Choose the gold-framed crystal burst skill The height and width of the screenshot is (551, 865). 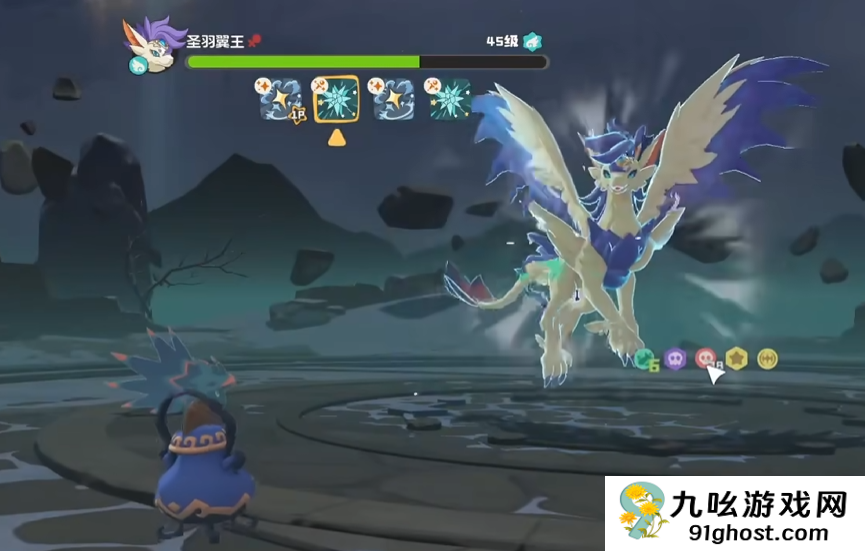(x=337, y=100)
